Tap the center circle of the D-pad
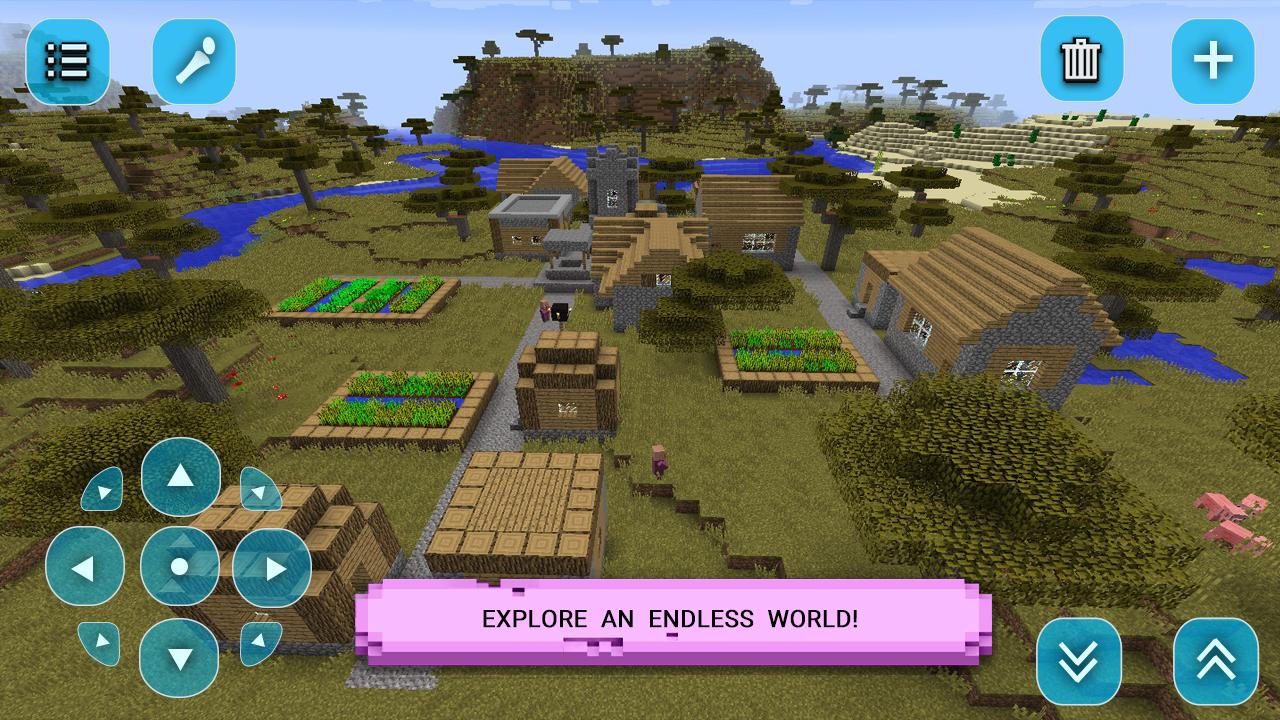This screenshot has width=1280, height=720. click(182, 567)
